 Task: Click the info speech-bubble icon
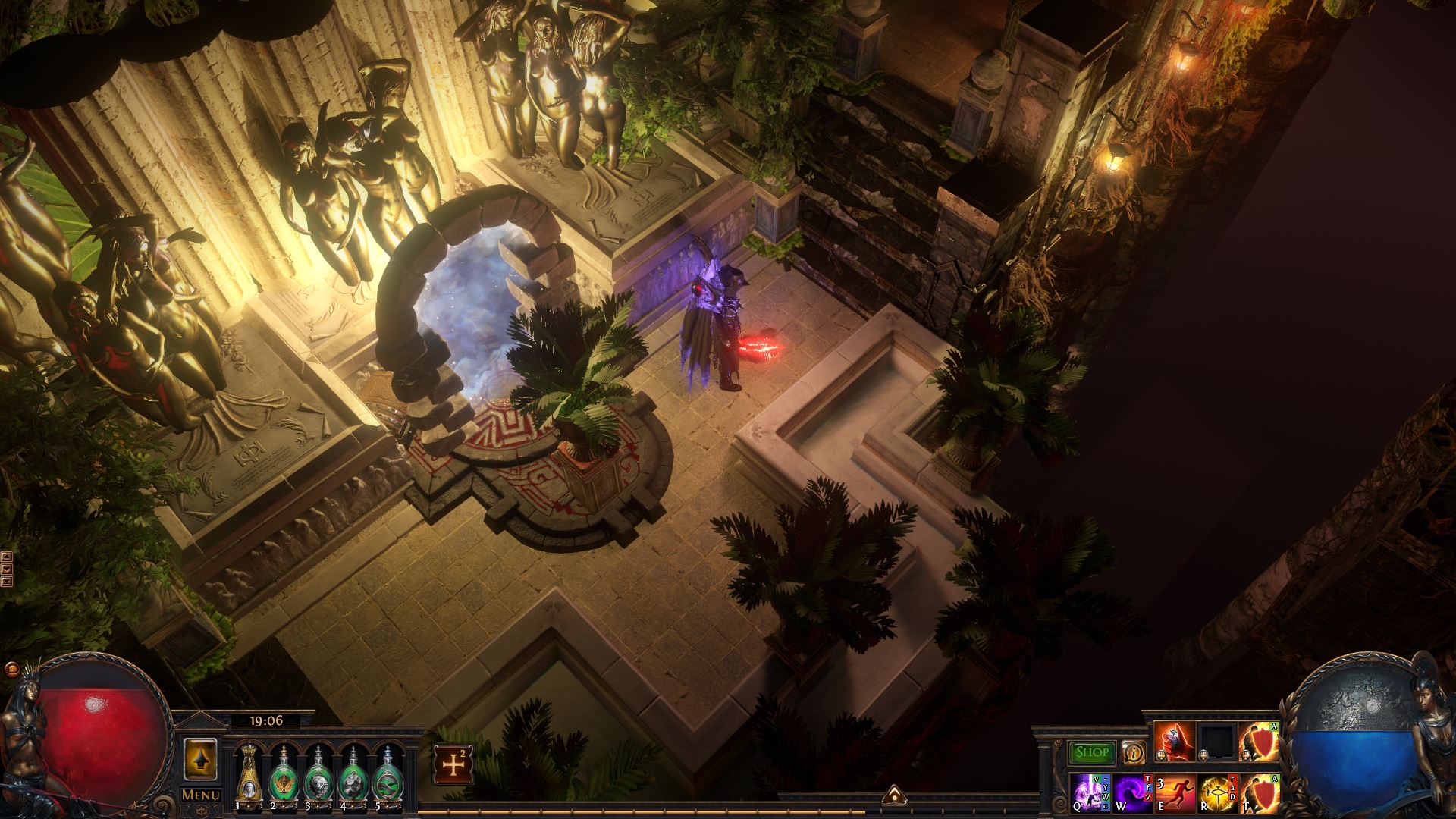1133,752
